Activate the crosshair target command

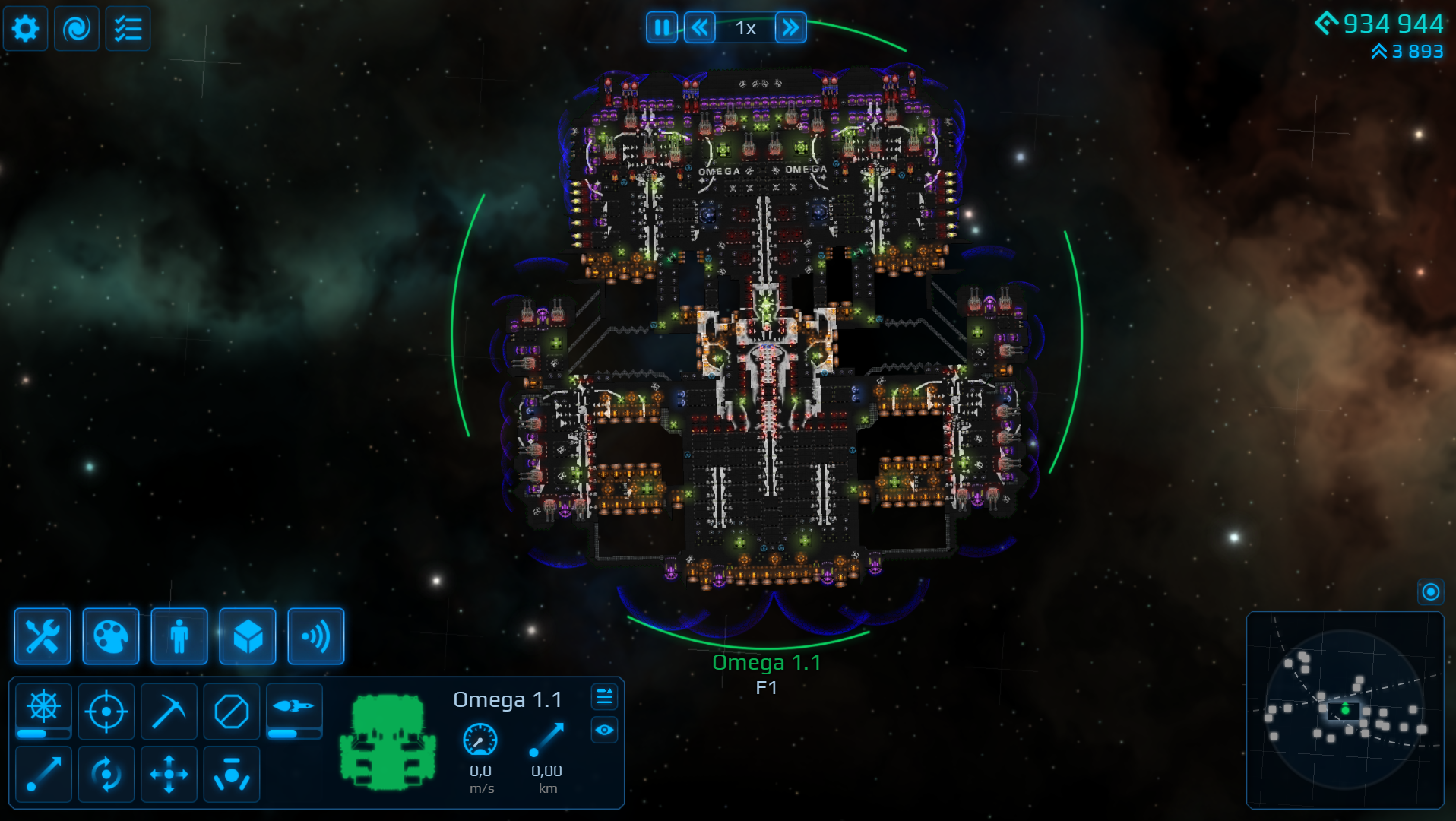[106, 712]
